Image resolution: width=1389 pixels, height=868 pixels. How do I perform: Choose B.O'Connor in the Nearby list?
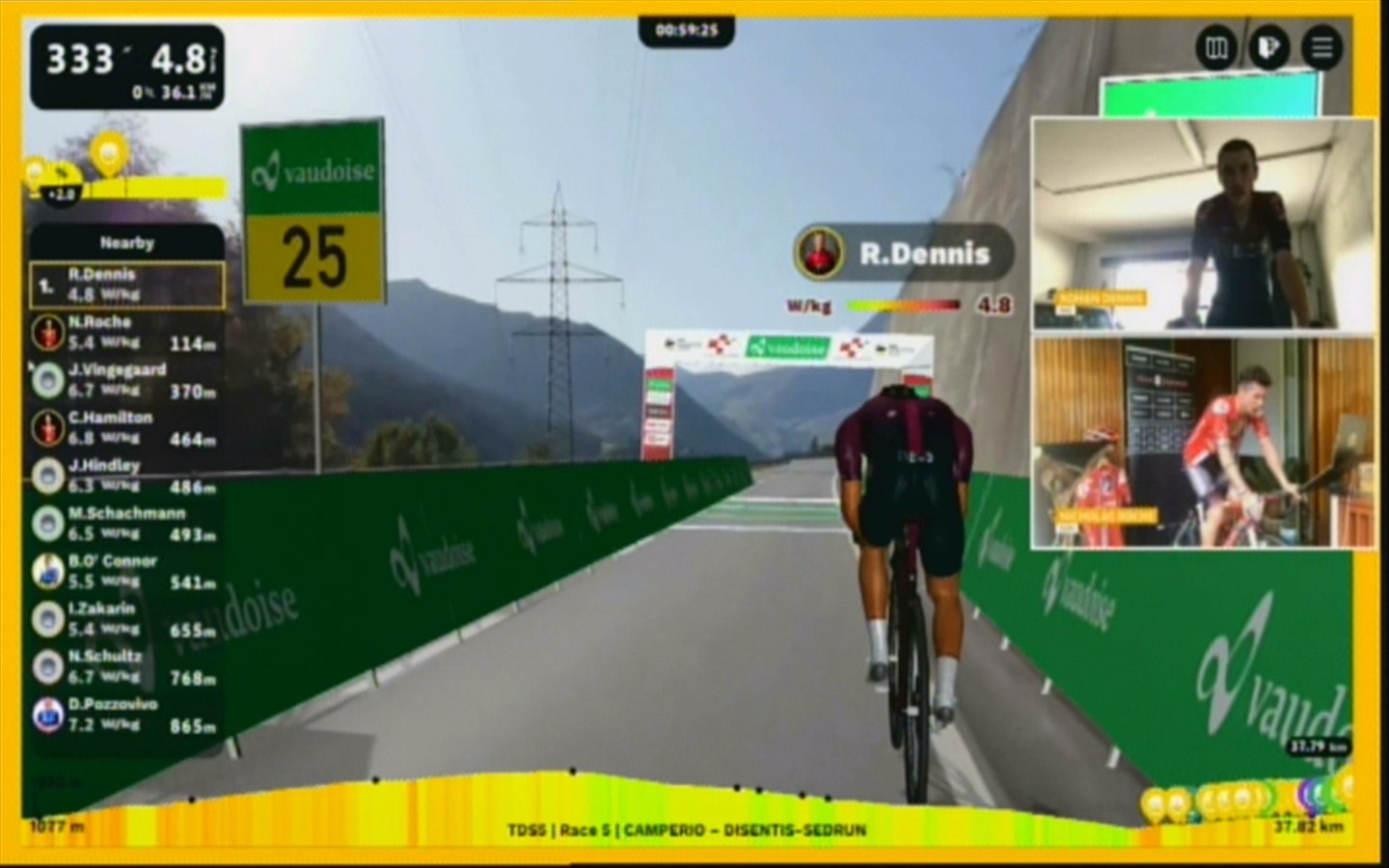tap(127, 571)
